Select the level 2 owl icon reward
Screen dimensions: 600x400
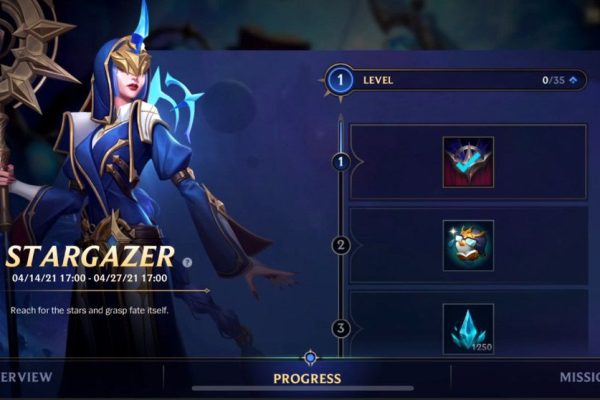pyautogui.click(x=468, y=245)
